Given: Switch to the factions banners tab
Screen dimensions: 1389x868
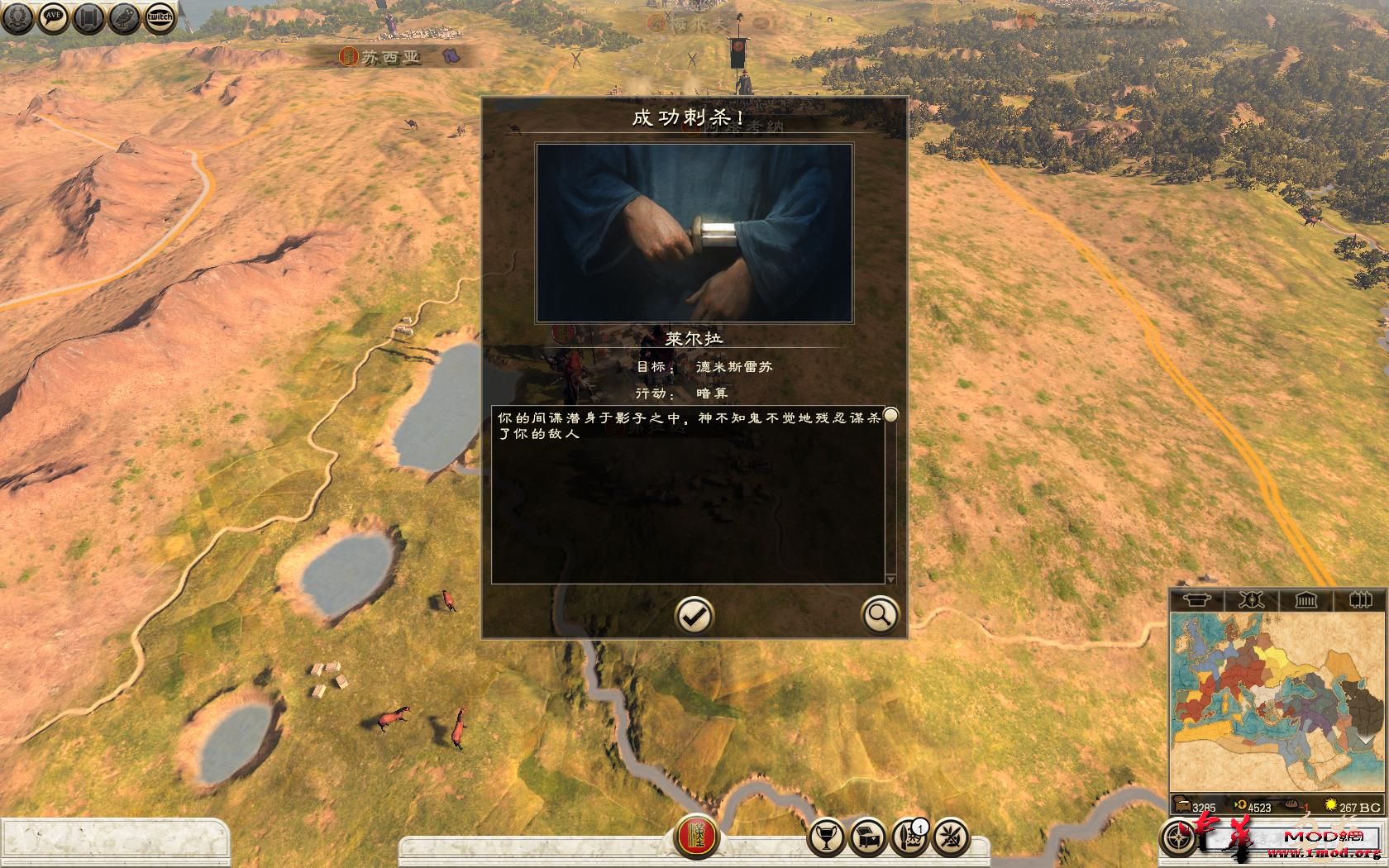Looking at the screenshot, I should tap(1360, 599).
